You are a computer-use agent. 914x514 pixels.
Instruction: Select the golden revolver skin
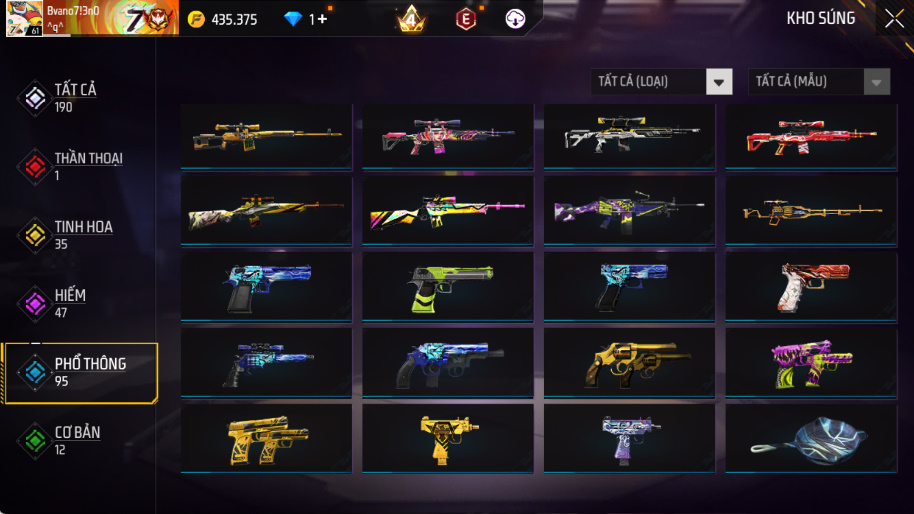[x=629, y=365]
